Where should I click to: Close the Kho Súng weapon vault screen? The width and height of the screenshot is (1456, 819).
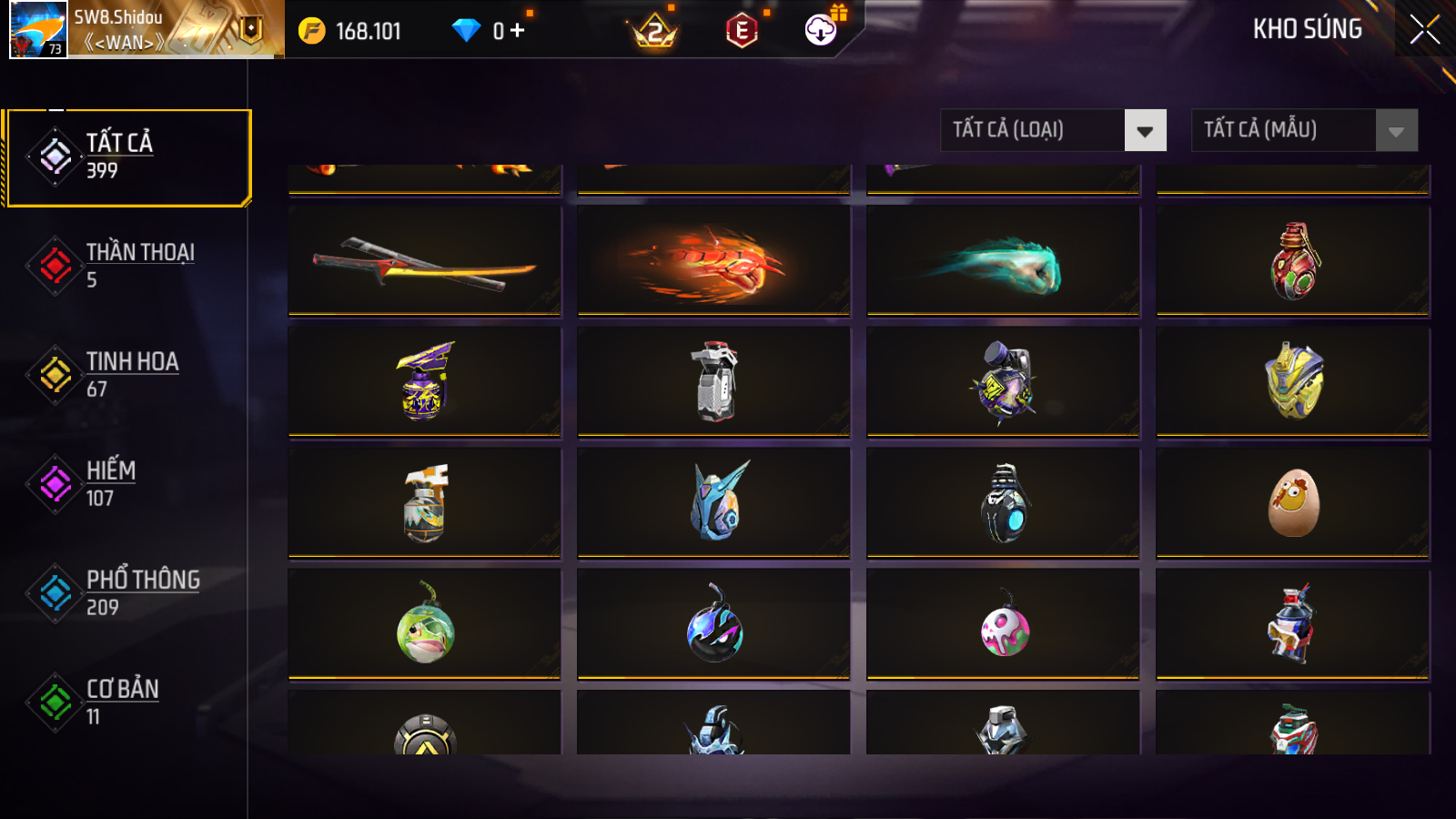tap(1424, 29)
